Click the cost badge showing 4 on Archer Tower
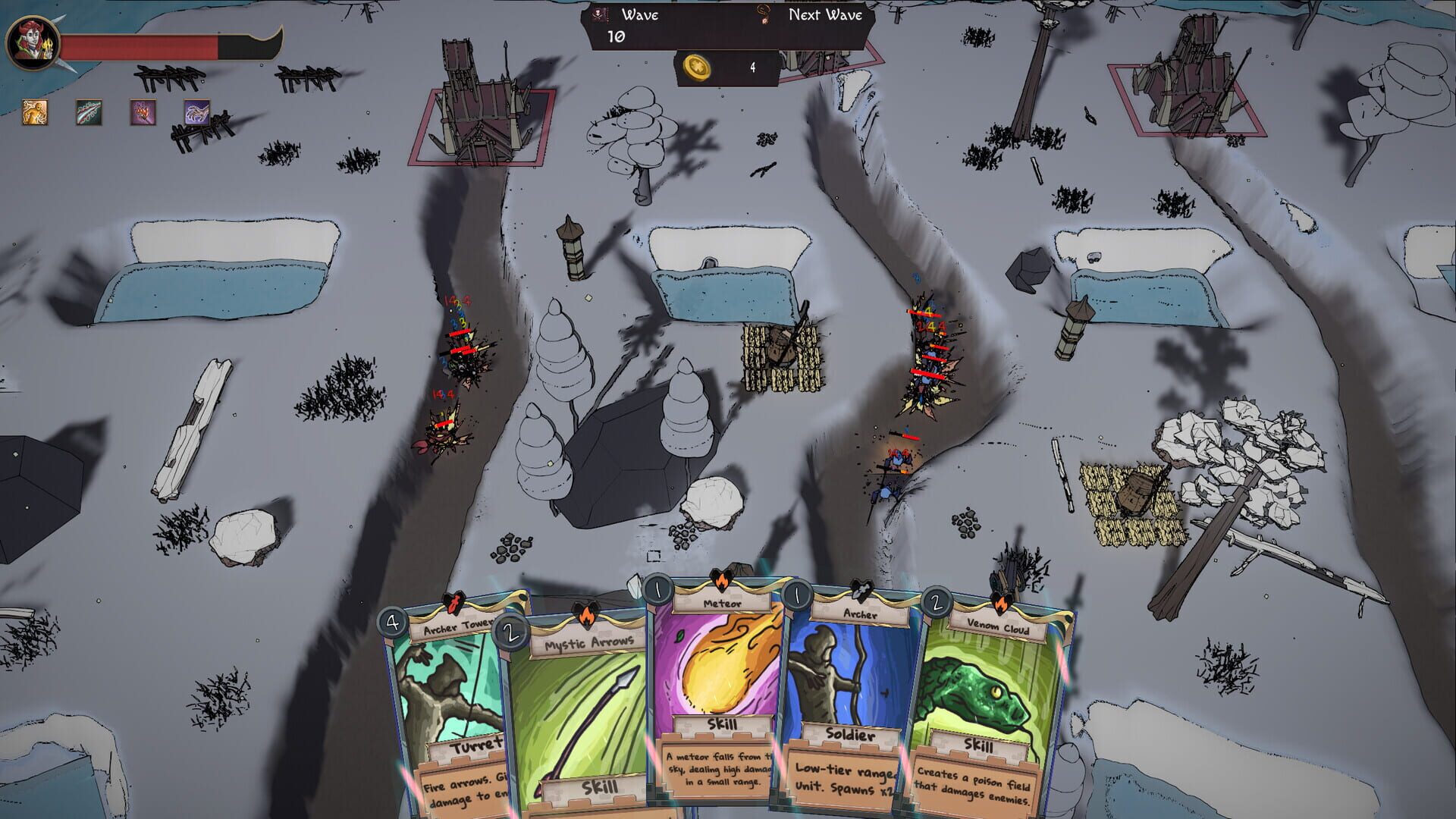The image size is (1456, 819). [x=392, y=623]
